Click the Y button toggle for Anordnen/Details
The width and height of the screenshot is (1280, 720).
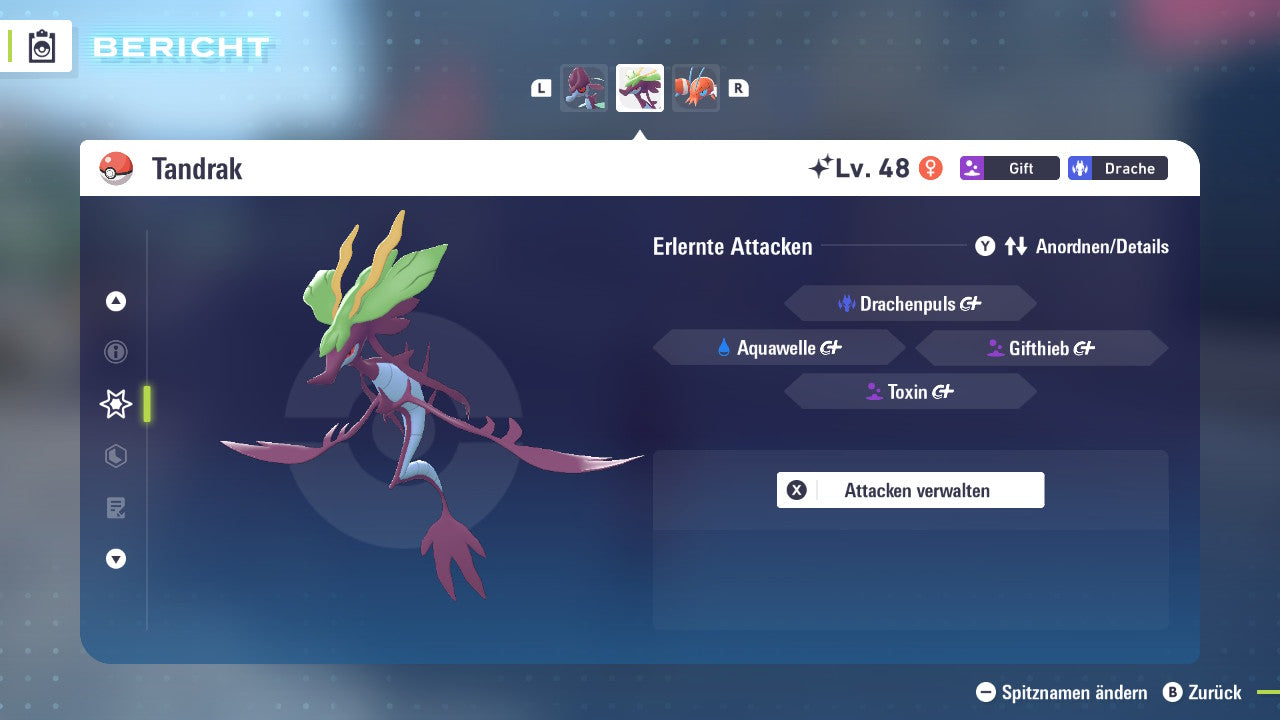pos(985,246)
